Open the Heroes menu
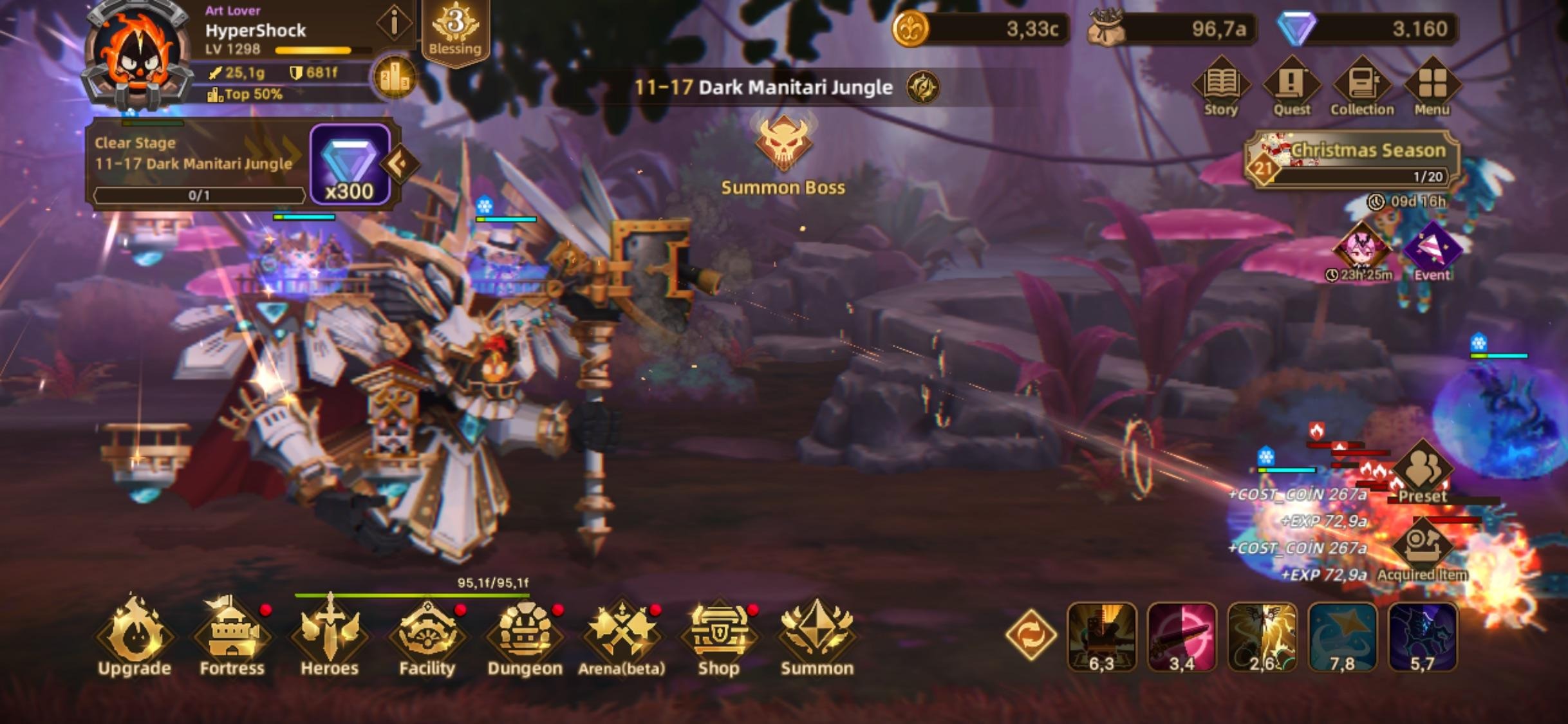 (330, 636)
